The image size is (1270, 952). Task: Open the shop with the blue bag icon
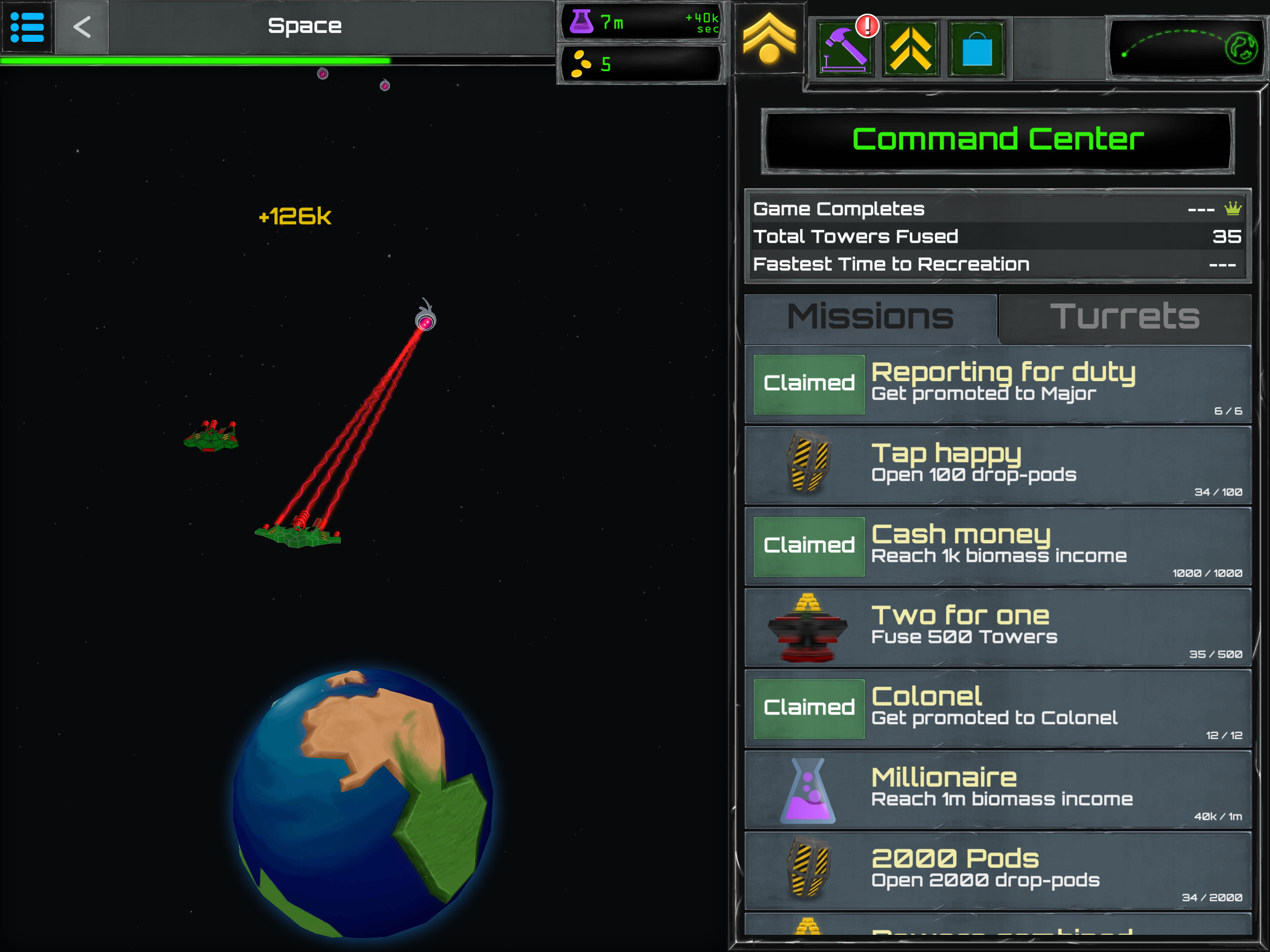[x=976, y=48]
